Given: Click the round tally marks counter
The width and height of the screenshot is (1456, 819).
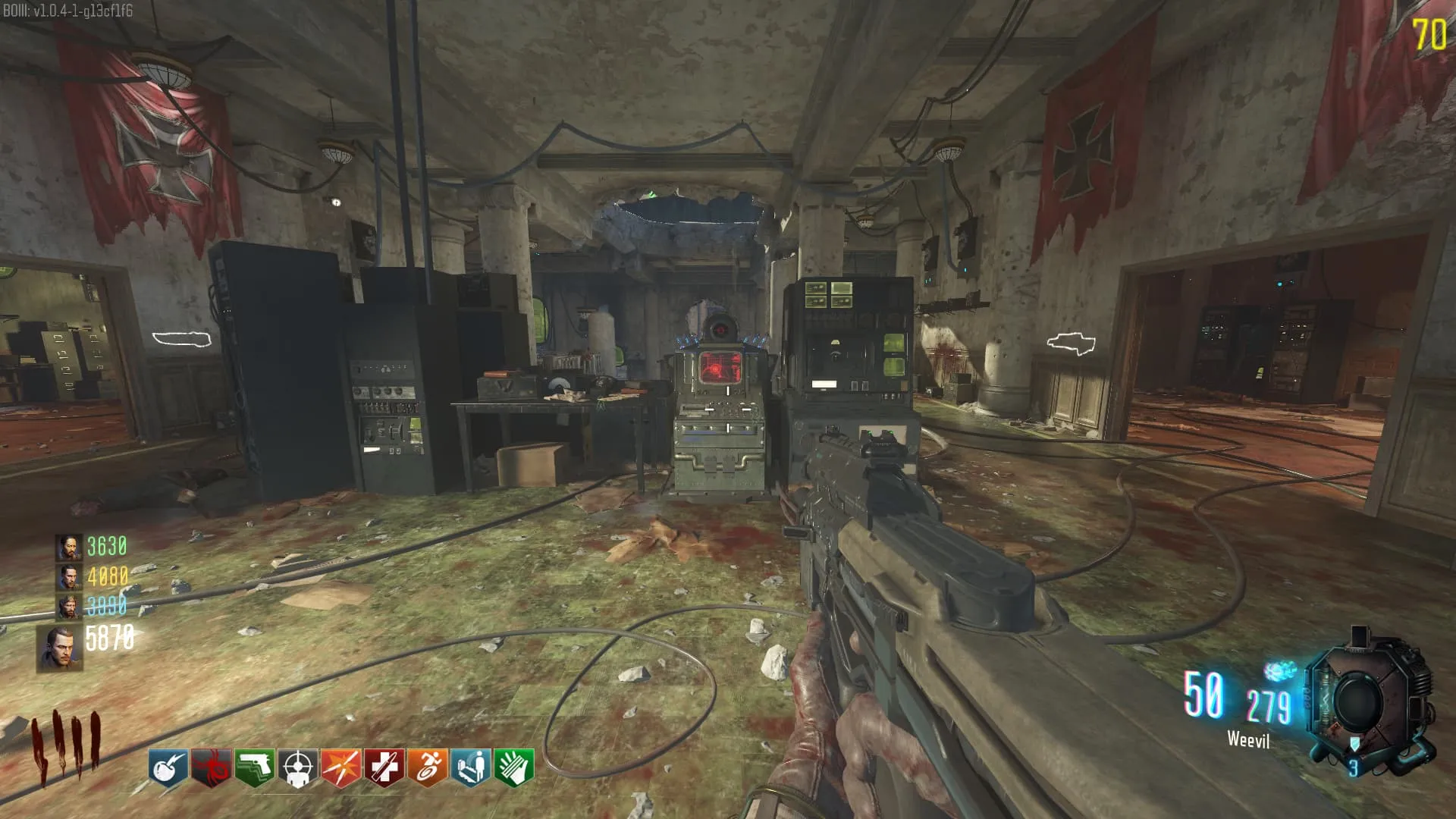Looking at the screenshot, I should pos(66,745).
